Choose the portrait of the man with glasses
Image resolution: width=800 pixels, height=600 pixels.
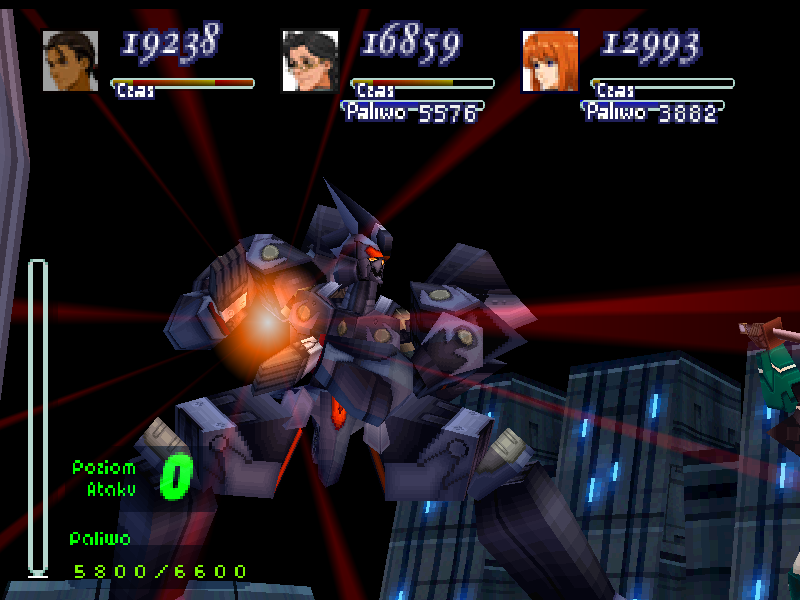(x=310, y=61)
